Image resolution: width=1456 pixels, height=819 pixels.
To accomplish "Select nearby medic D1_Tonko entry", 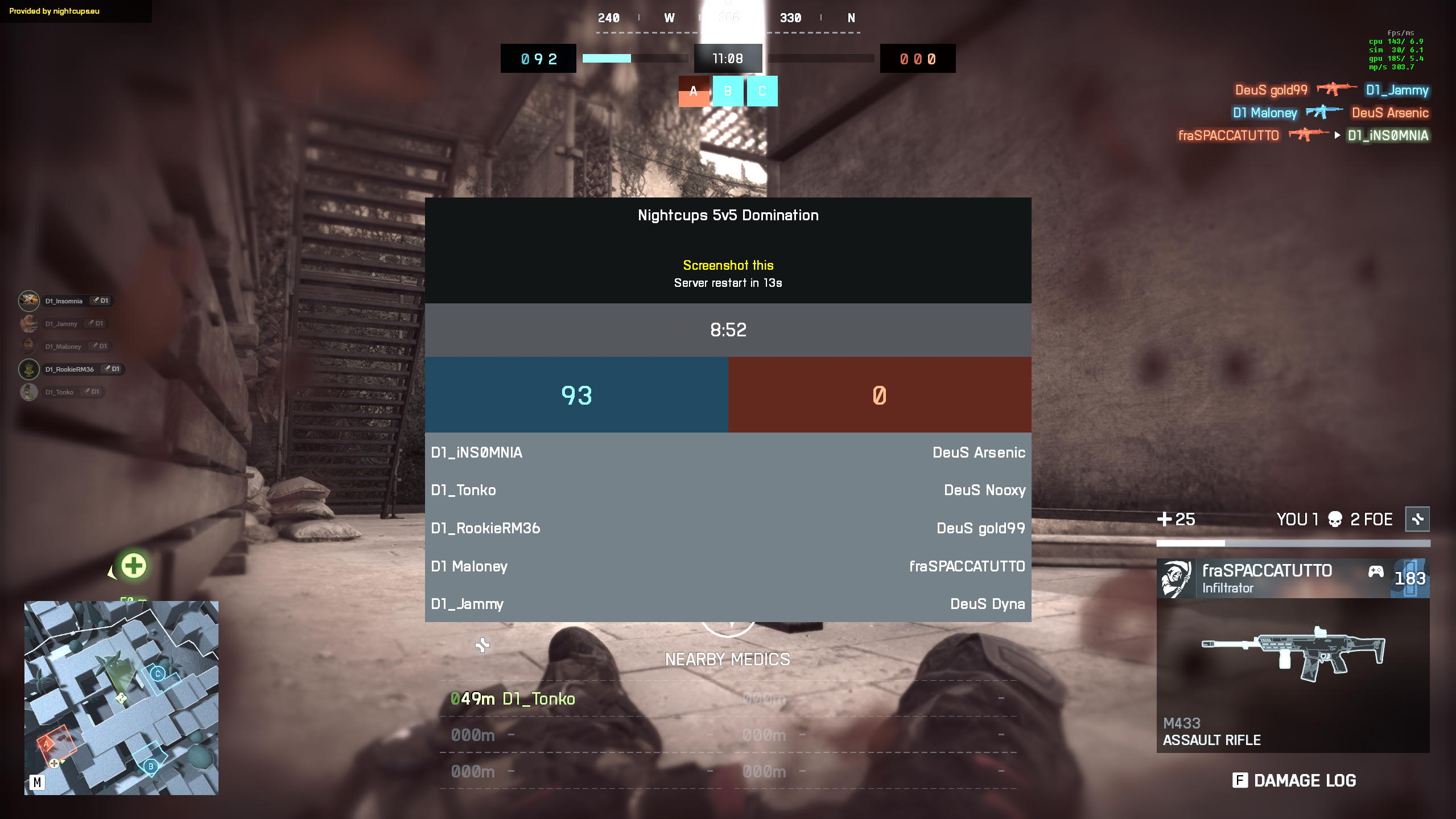I will tap(513, 699).
